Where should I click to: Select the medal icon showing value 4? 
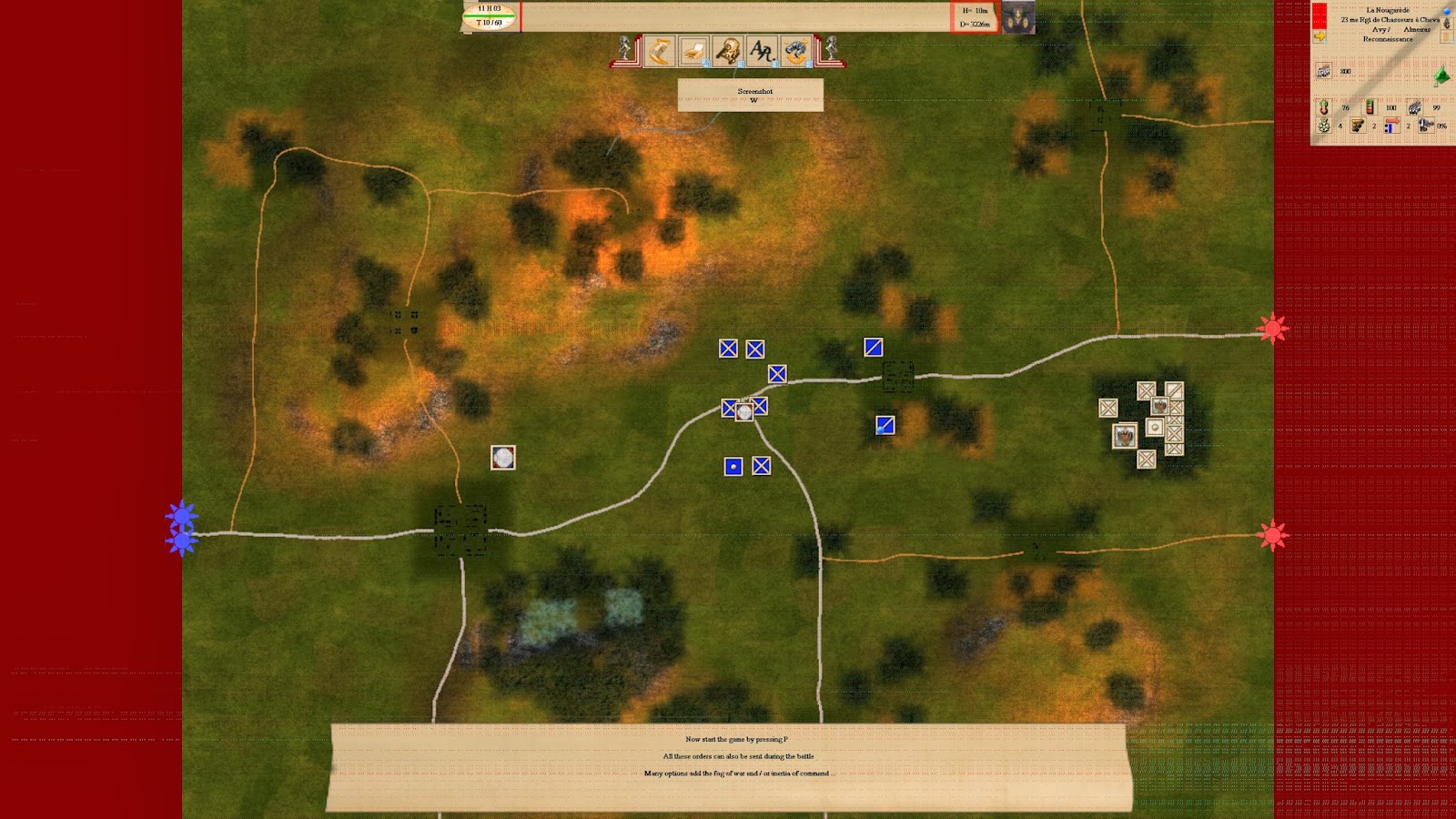click(x=1324, y=126)
